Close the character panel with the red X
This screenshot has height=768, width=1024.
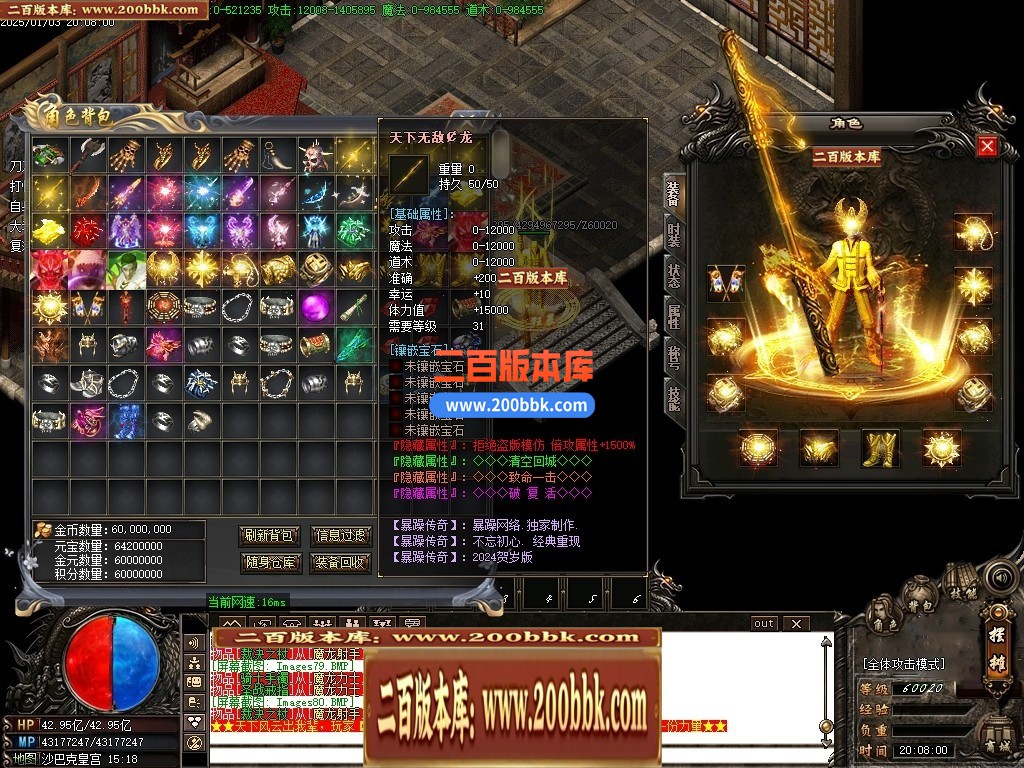[987, 146]
